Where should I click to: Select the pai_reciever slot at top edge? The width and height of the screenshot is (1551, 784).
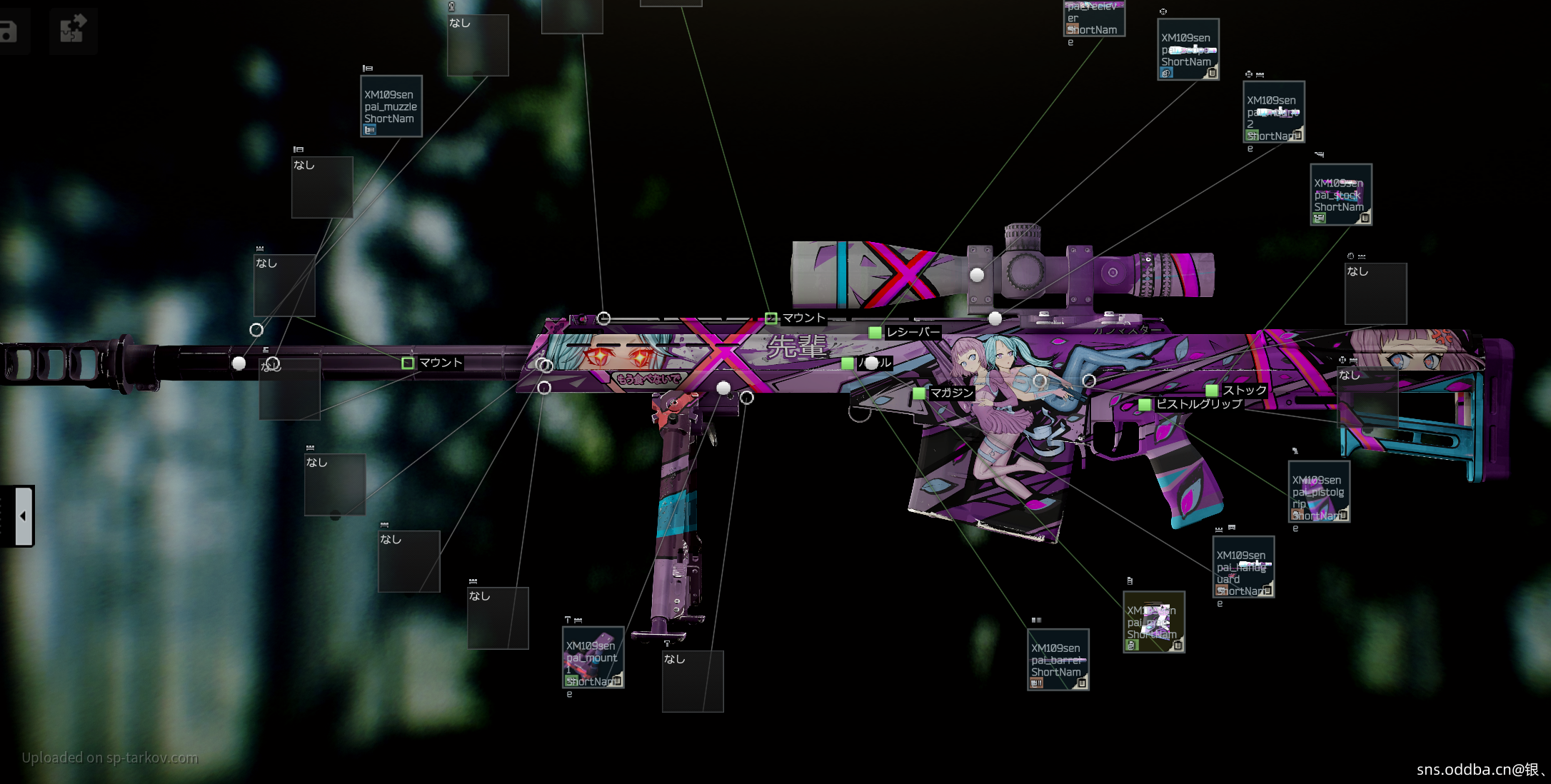(x=1094, y=18)
